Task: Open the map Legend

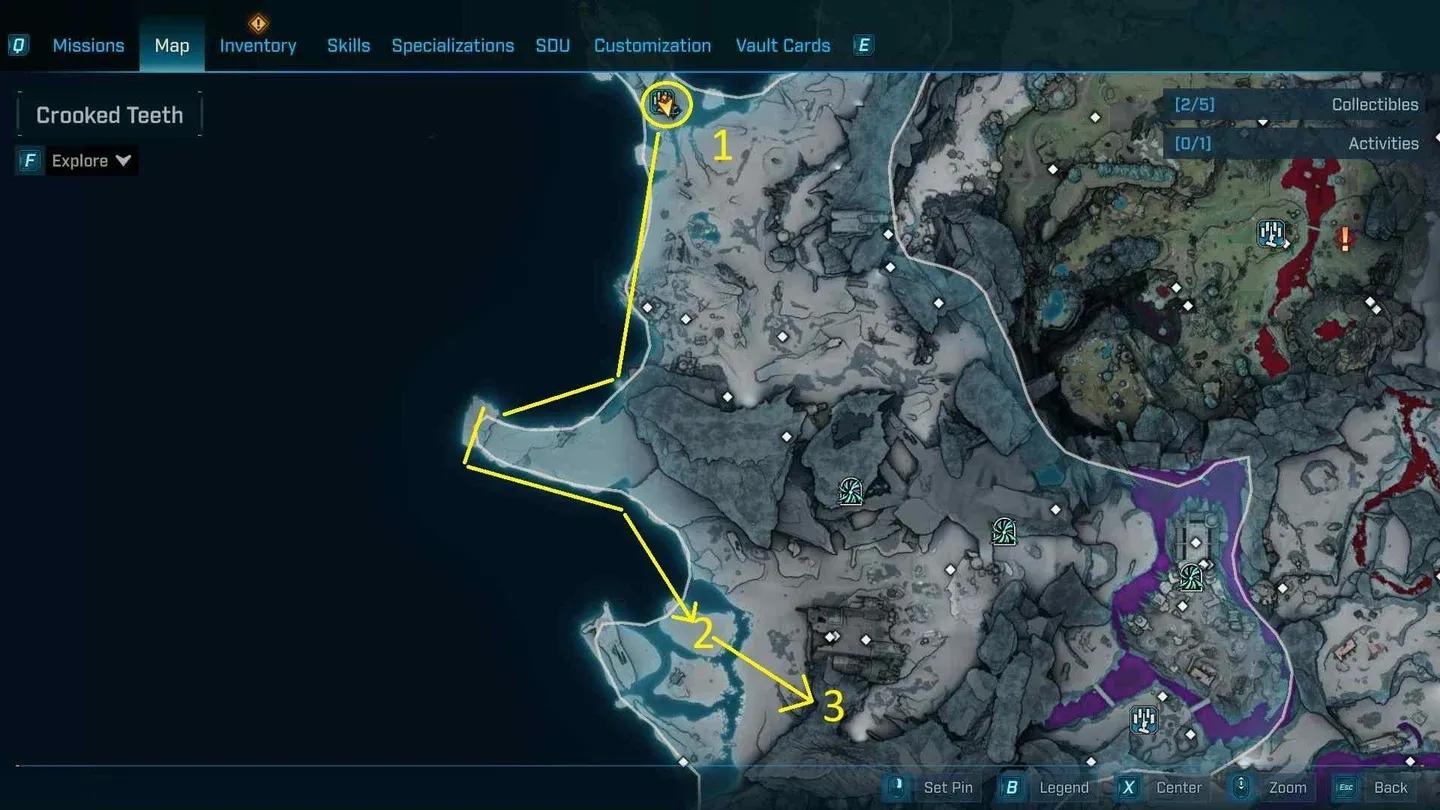Action: (x=1064, y=787)
